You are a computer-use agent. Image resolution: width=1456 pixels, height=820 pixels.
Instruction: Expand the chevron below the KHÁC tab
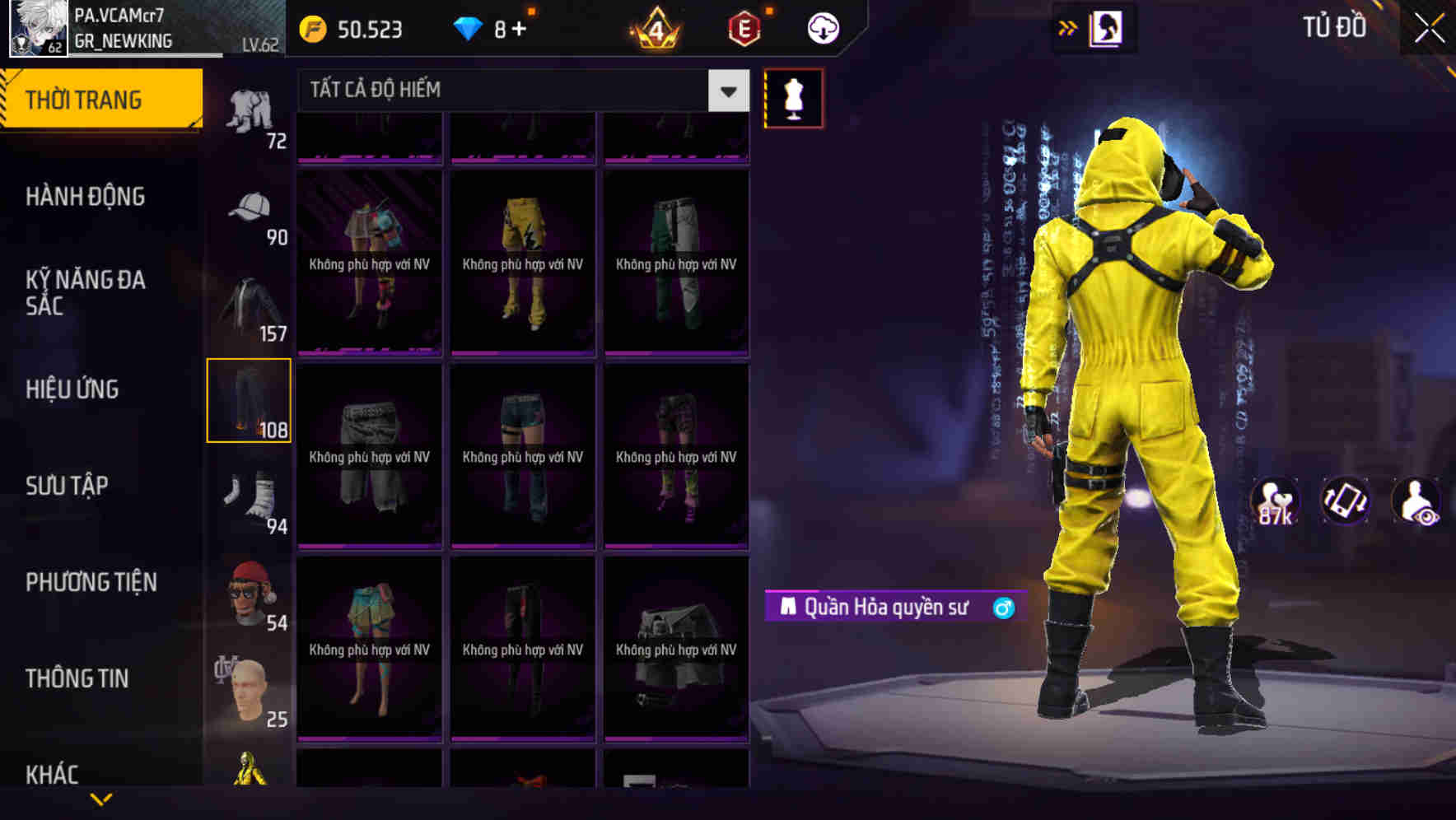99,799
